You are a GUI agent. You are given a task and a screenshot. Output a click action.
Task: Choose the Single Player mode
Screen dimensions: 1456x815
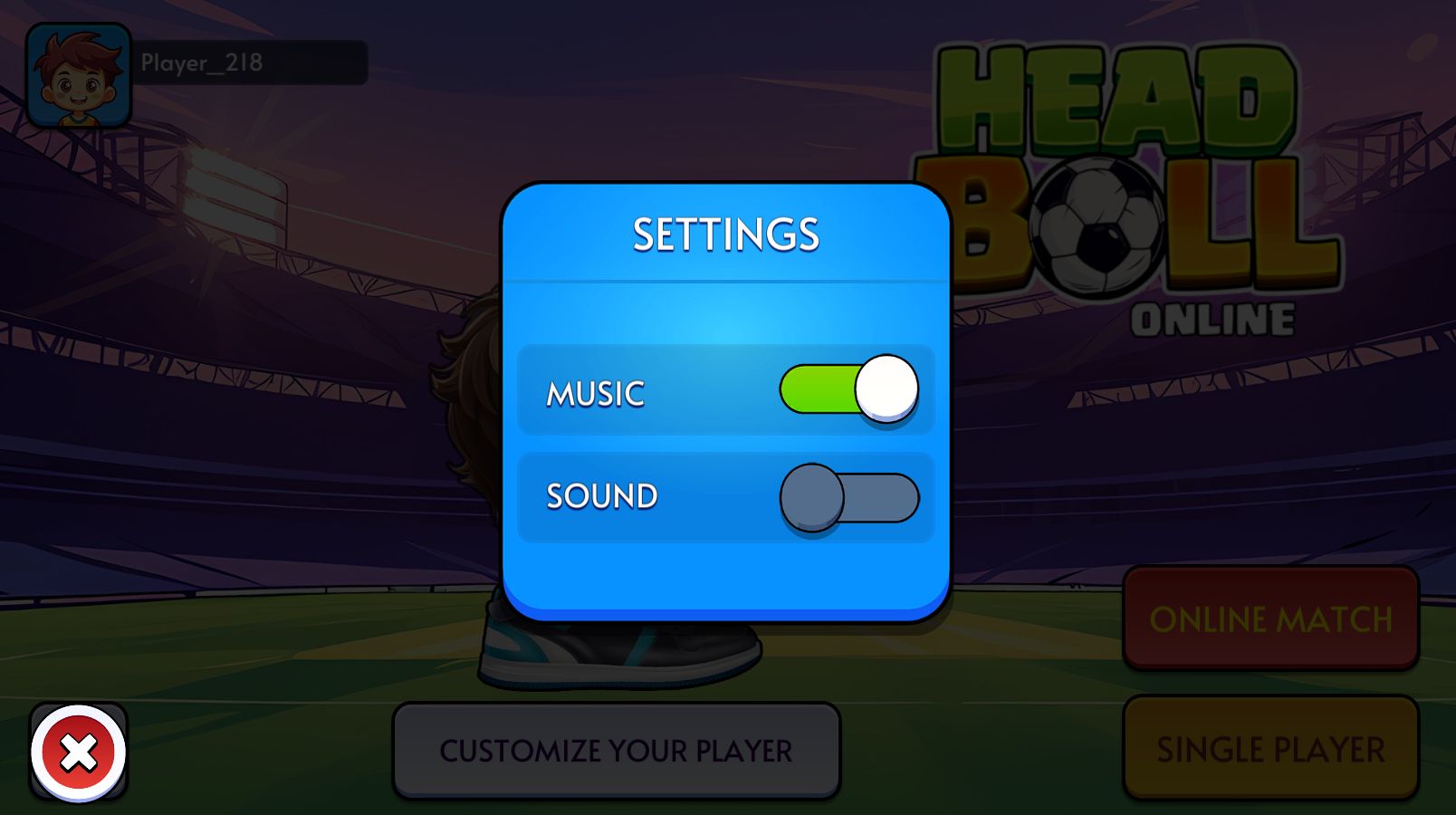(1270, 749)
